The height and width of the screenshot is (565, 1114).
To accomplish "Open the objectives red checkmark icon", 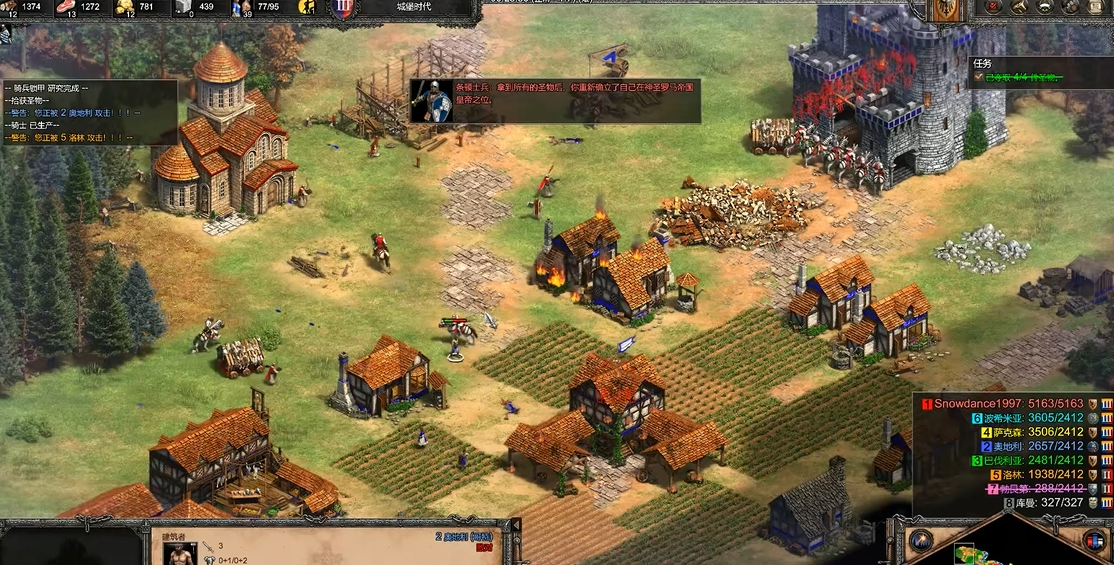I will [994, 7].
